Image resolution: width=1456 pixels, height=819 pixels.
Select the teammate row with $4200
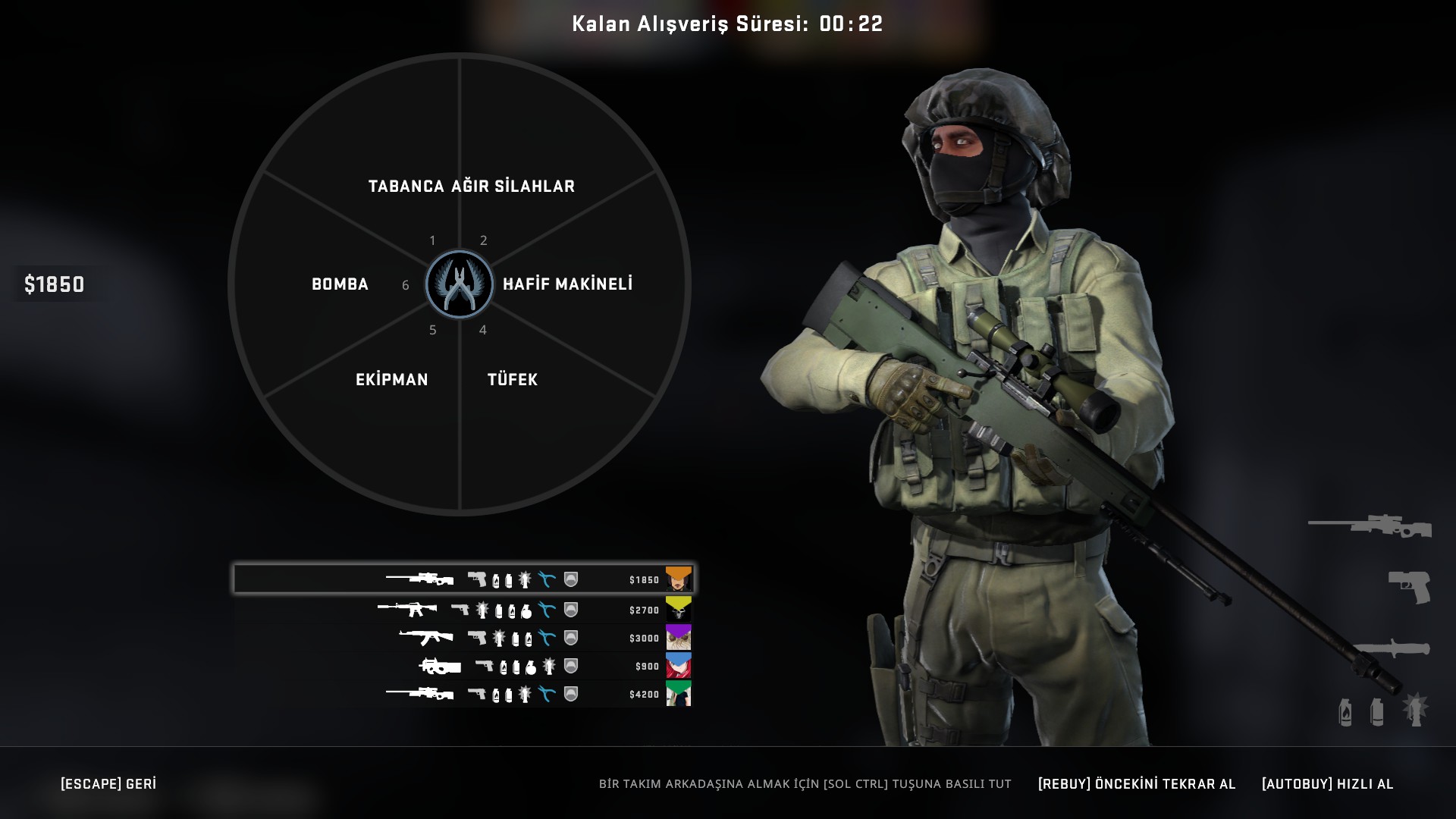[x=463, y=694]
